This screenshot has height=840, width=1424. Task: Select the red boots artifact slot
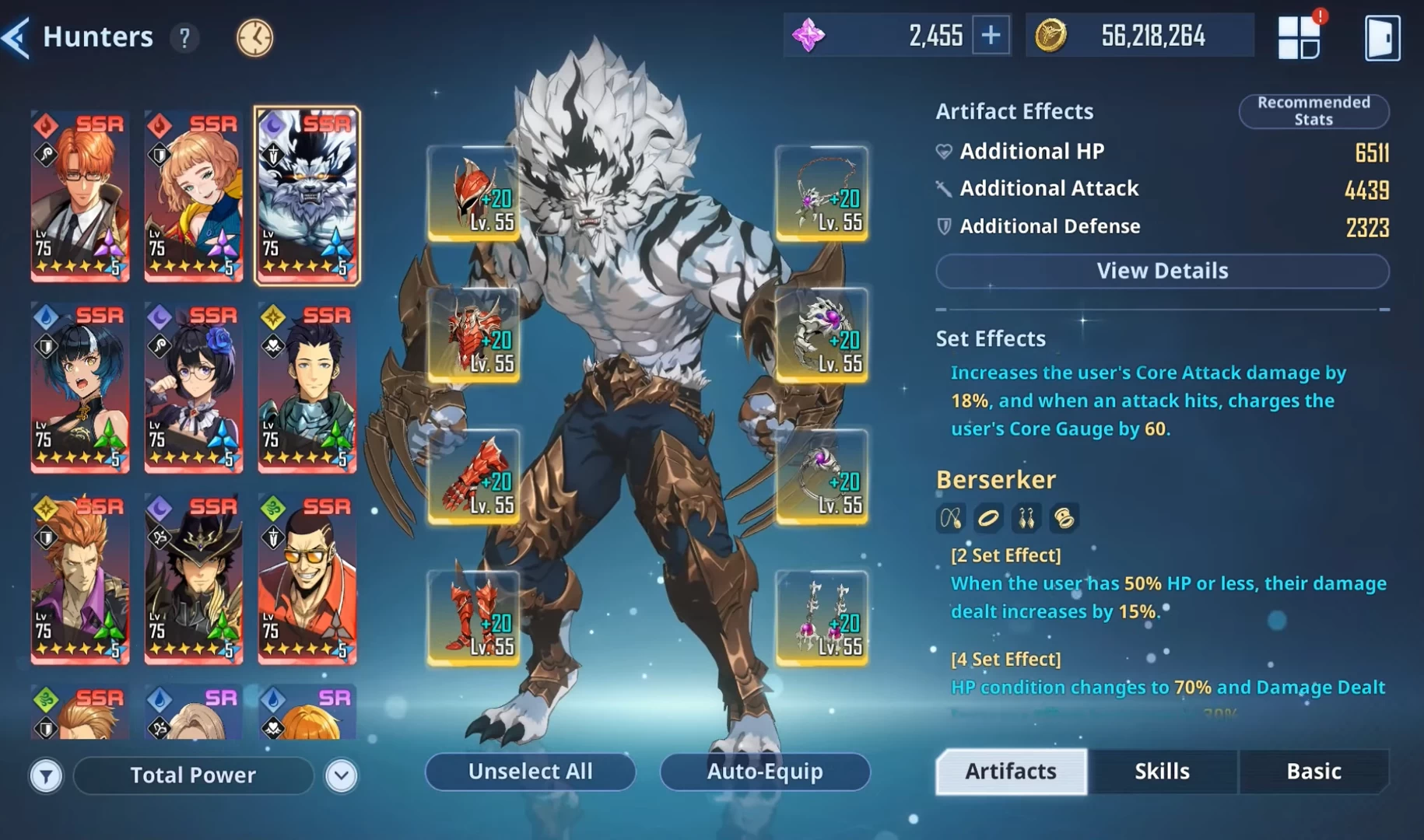(474, 618)
